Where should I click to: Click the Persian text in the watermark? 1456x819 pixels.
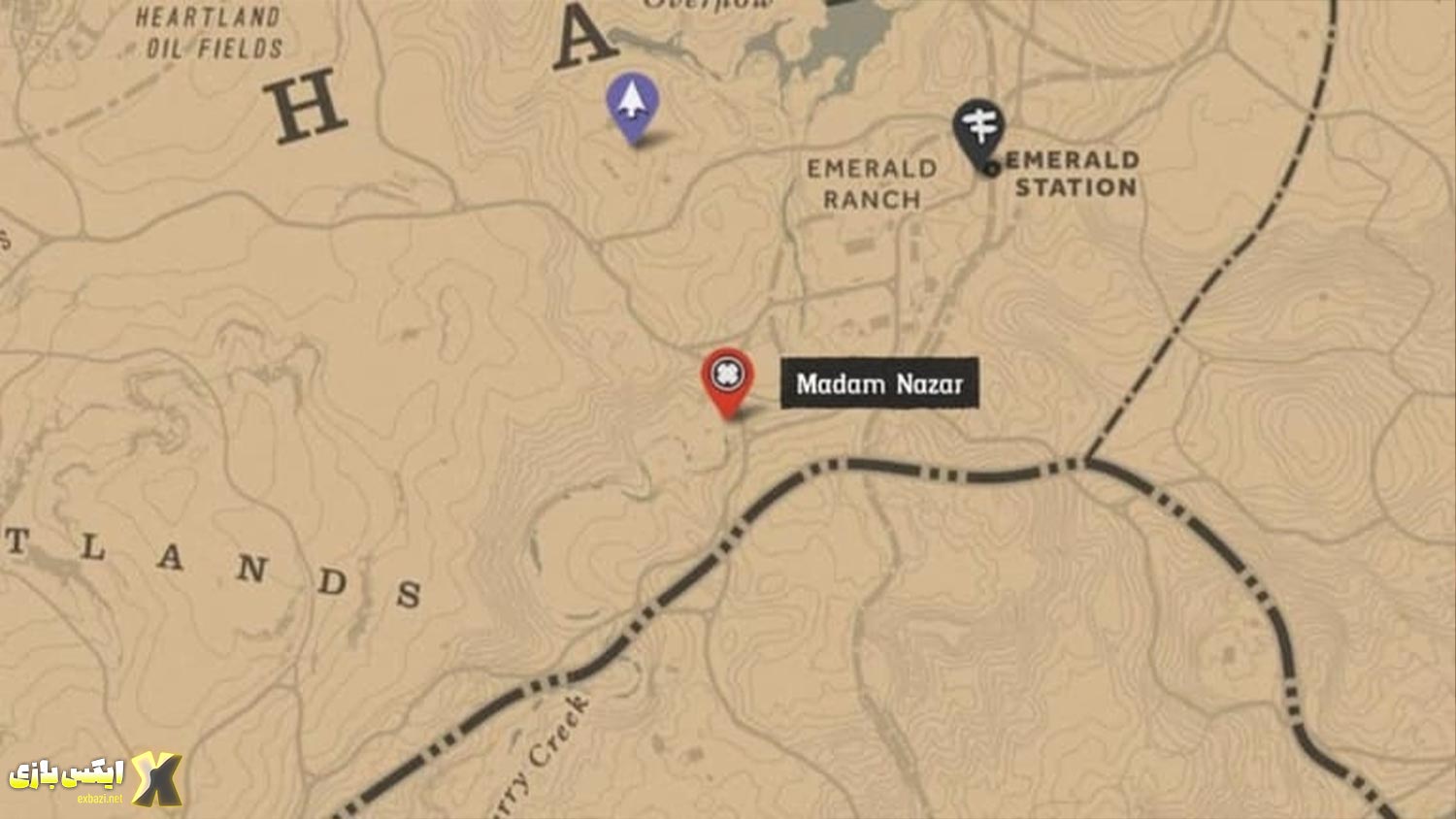pos(70,771)
